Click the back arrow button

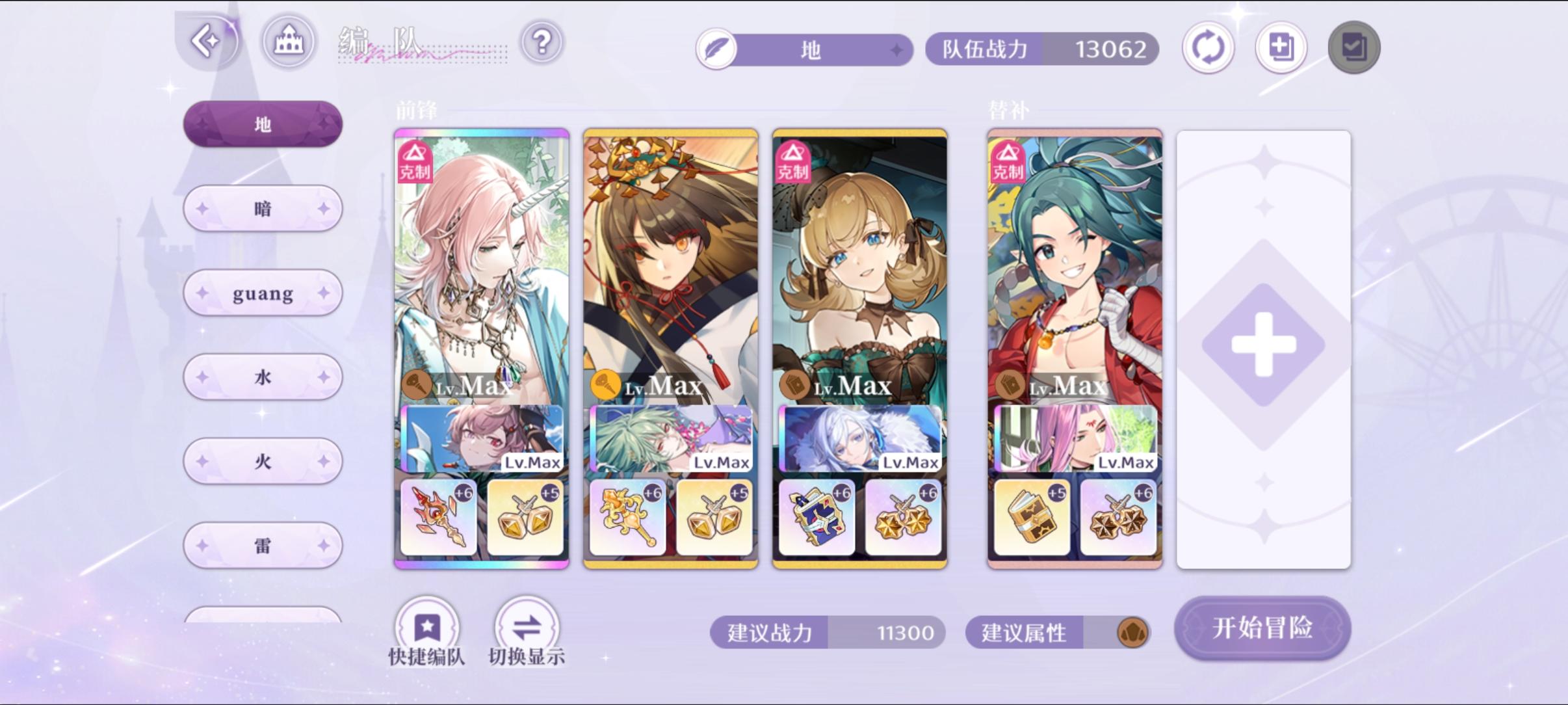pos(208,40)
